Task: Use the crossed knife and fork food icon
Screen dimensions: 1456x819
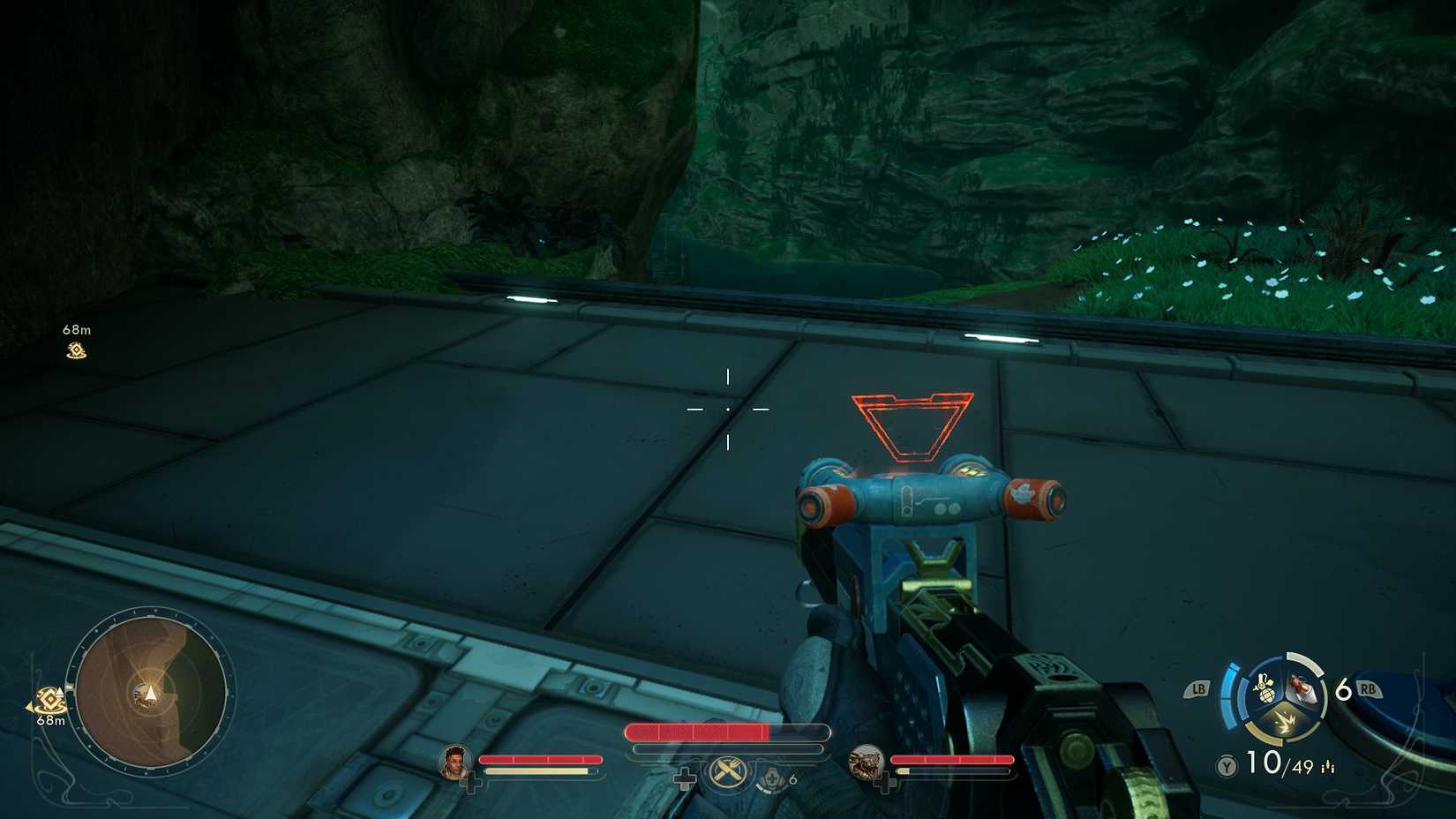Action: tap(727, 773)
